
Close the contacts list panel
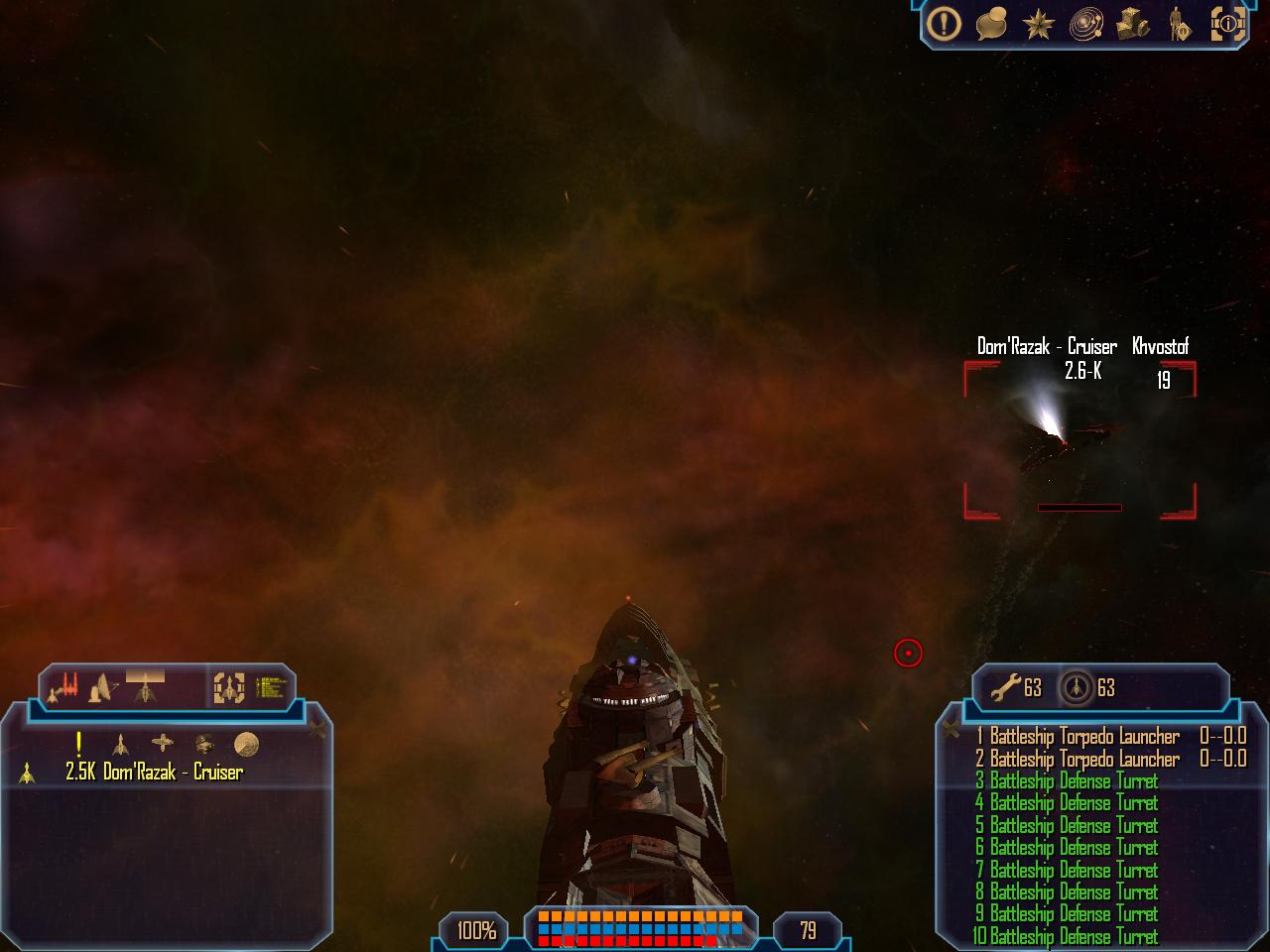(x=317, y=730)
